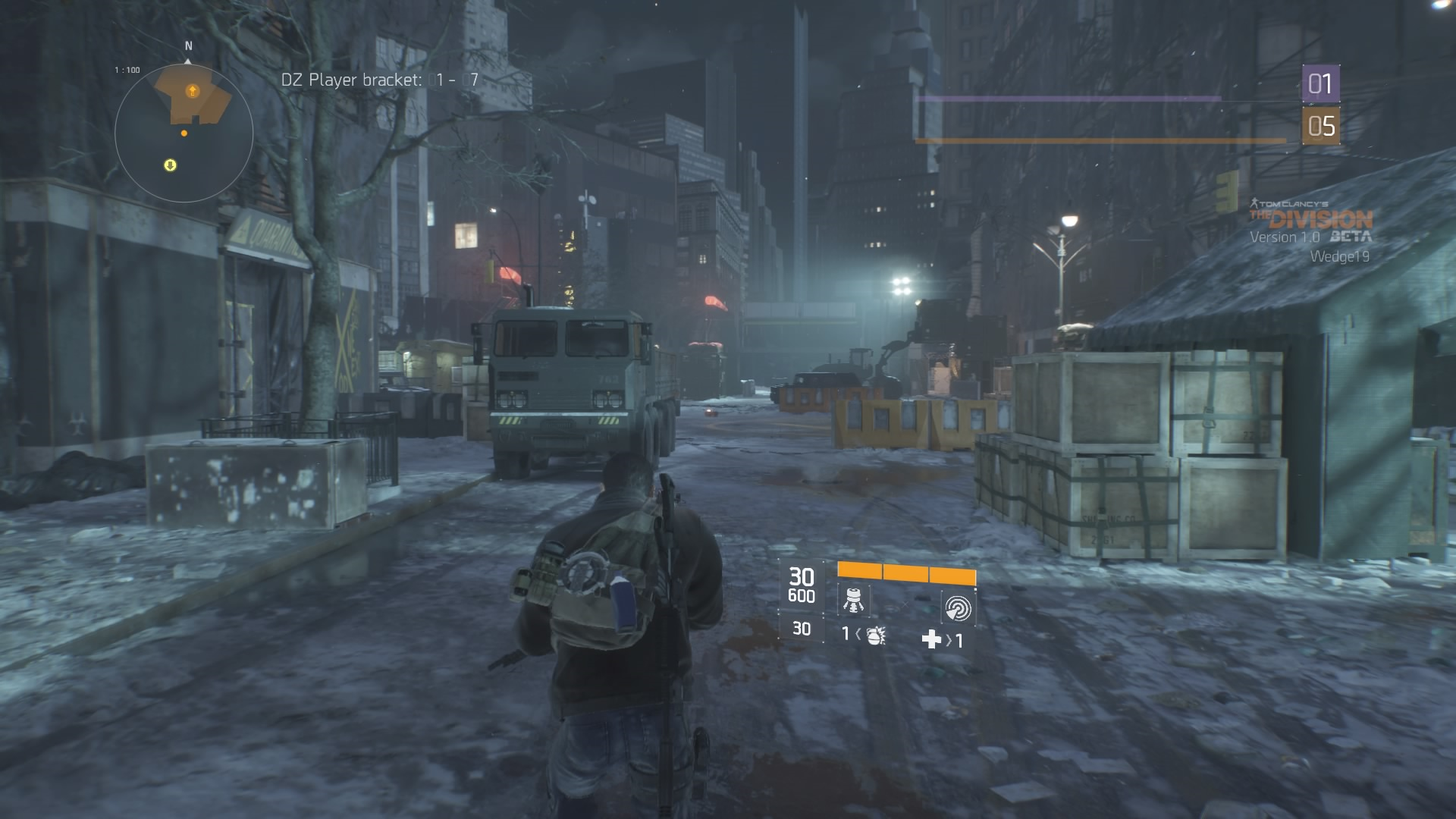Click the orange XP progress bar

1100,140
